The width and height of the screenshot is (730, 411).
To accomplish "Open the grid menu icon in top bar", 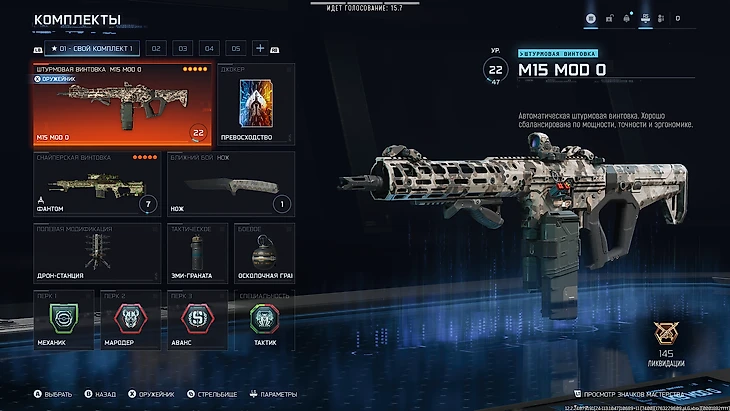I will pyautogui.click(x=591, y=18).
